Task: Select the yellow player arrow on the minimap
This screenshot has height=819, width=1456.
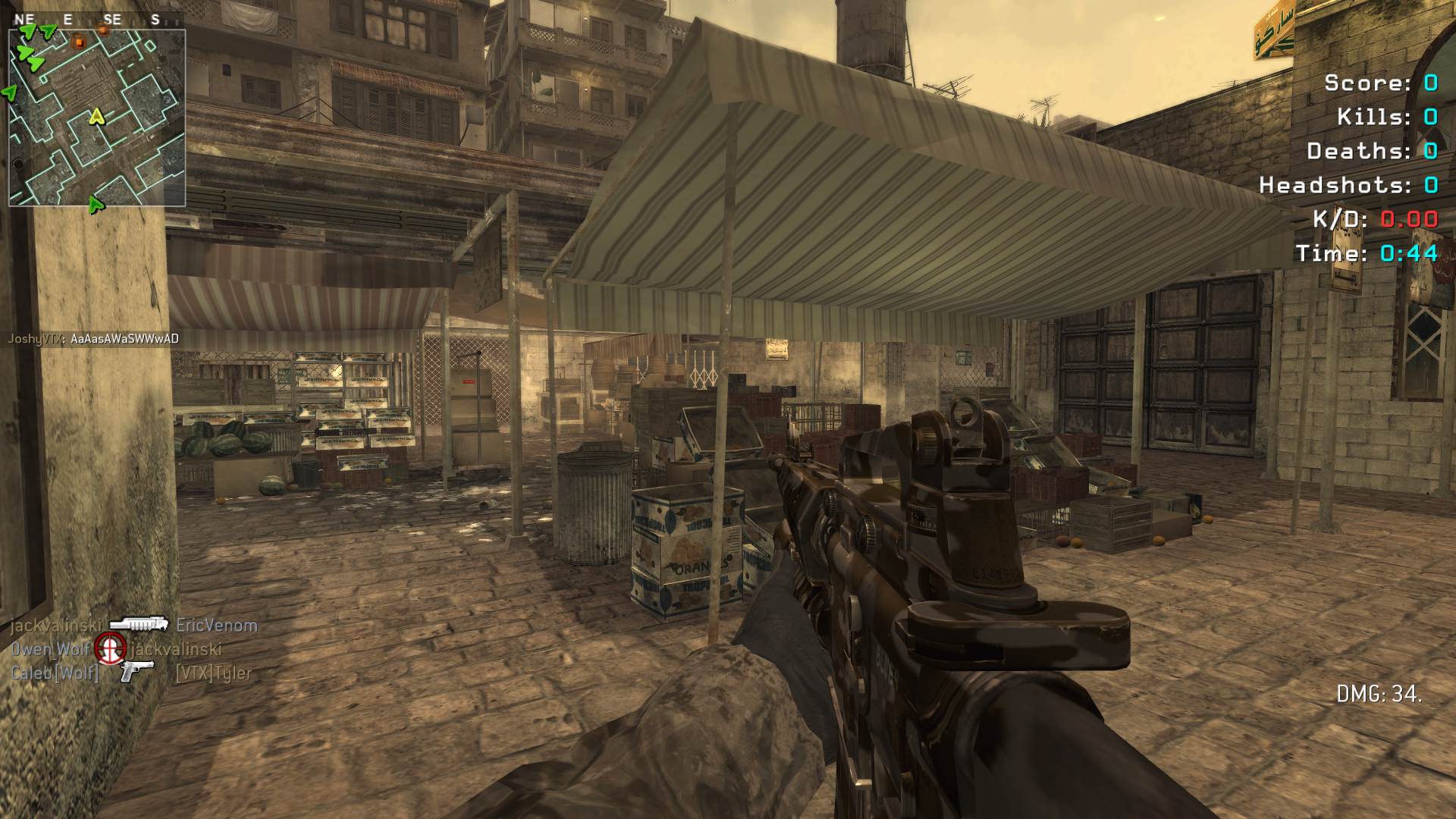Action: coord(96,116)
